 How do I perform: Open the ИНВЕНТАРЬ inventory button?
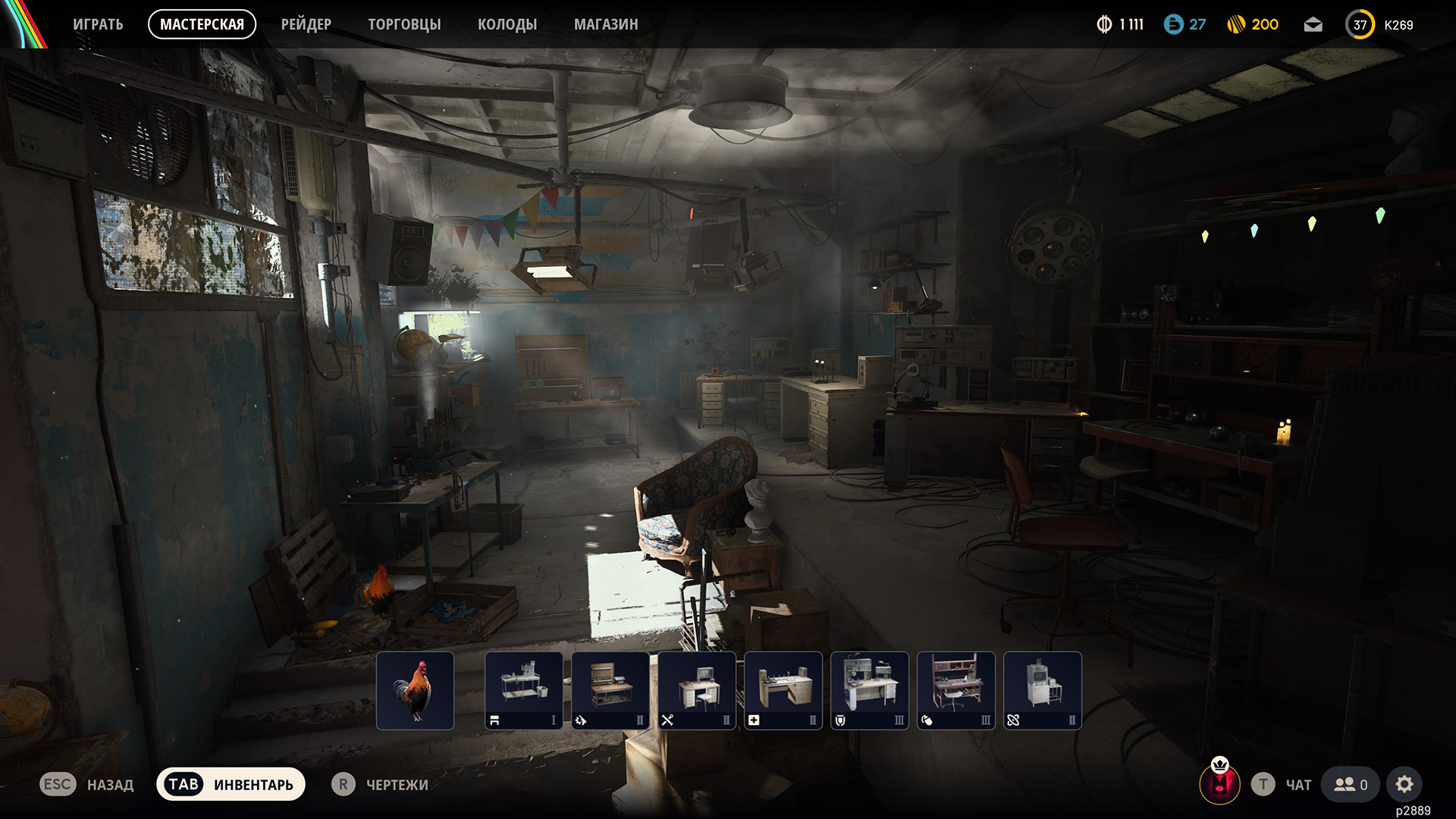click(x=231, y=784)
